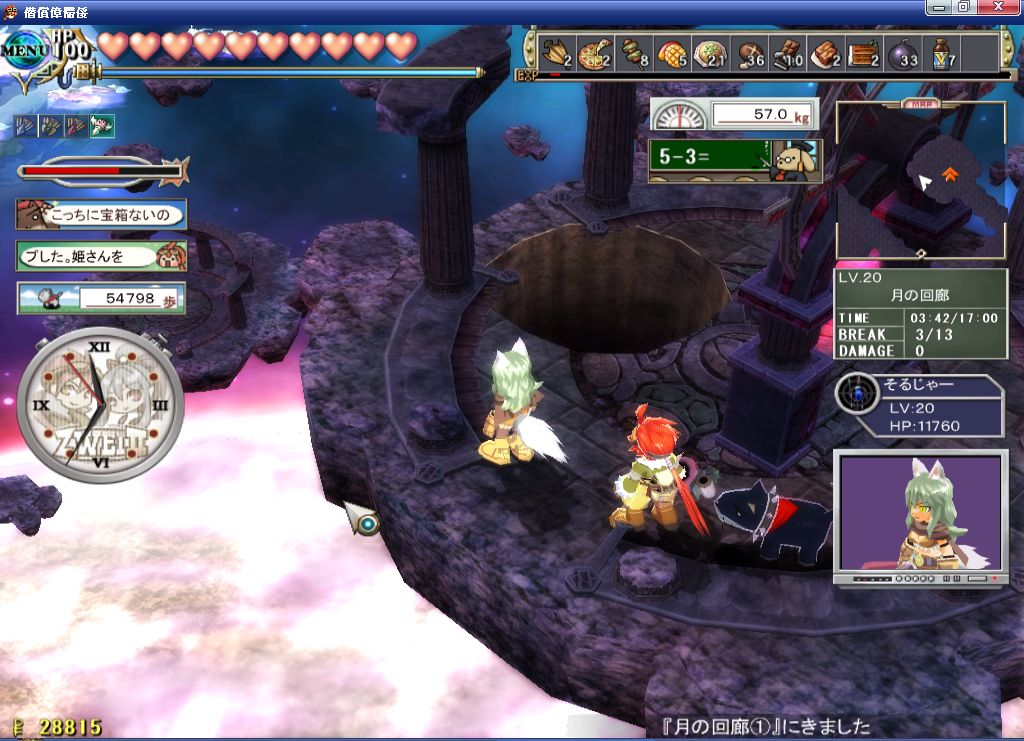Select the chocolate bar slot

tap(790, 54)
